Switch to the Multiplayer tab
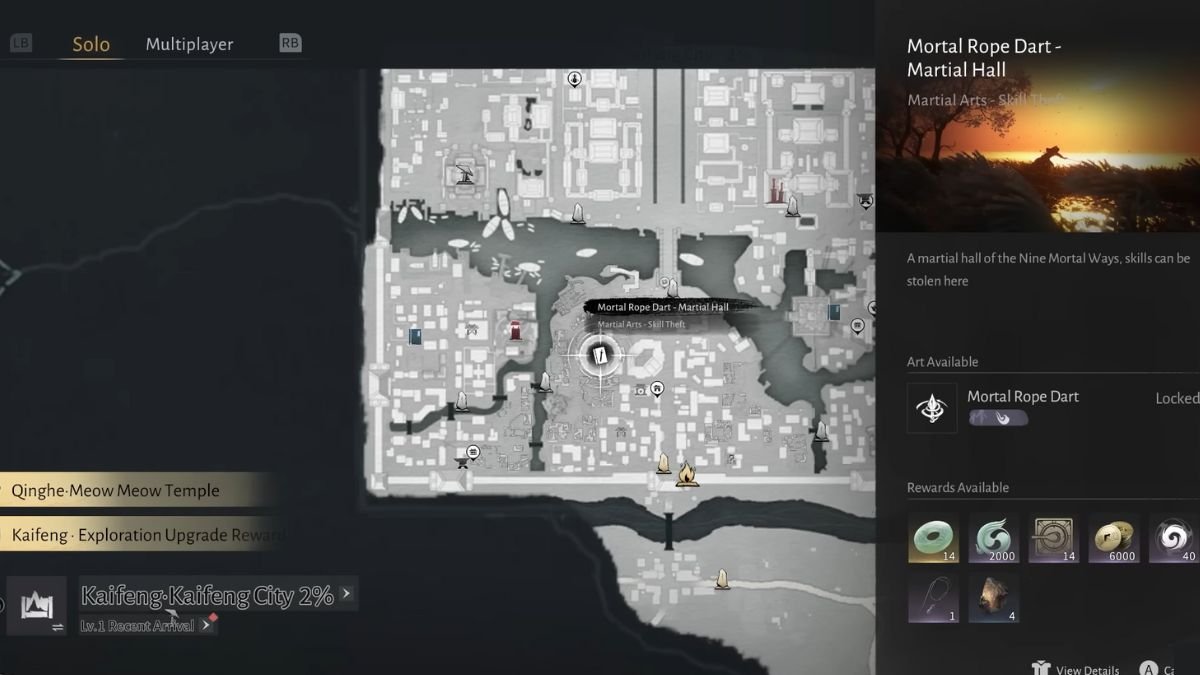Viewport: 1200px width, 675px height. 189,44
